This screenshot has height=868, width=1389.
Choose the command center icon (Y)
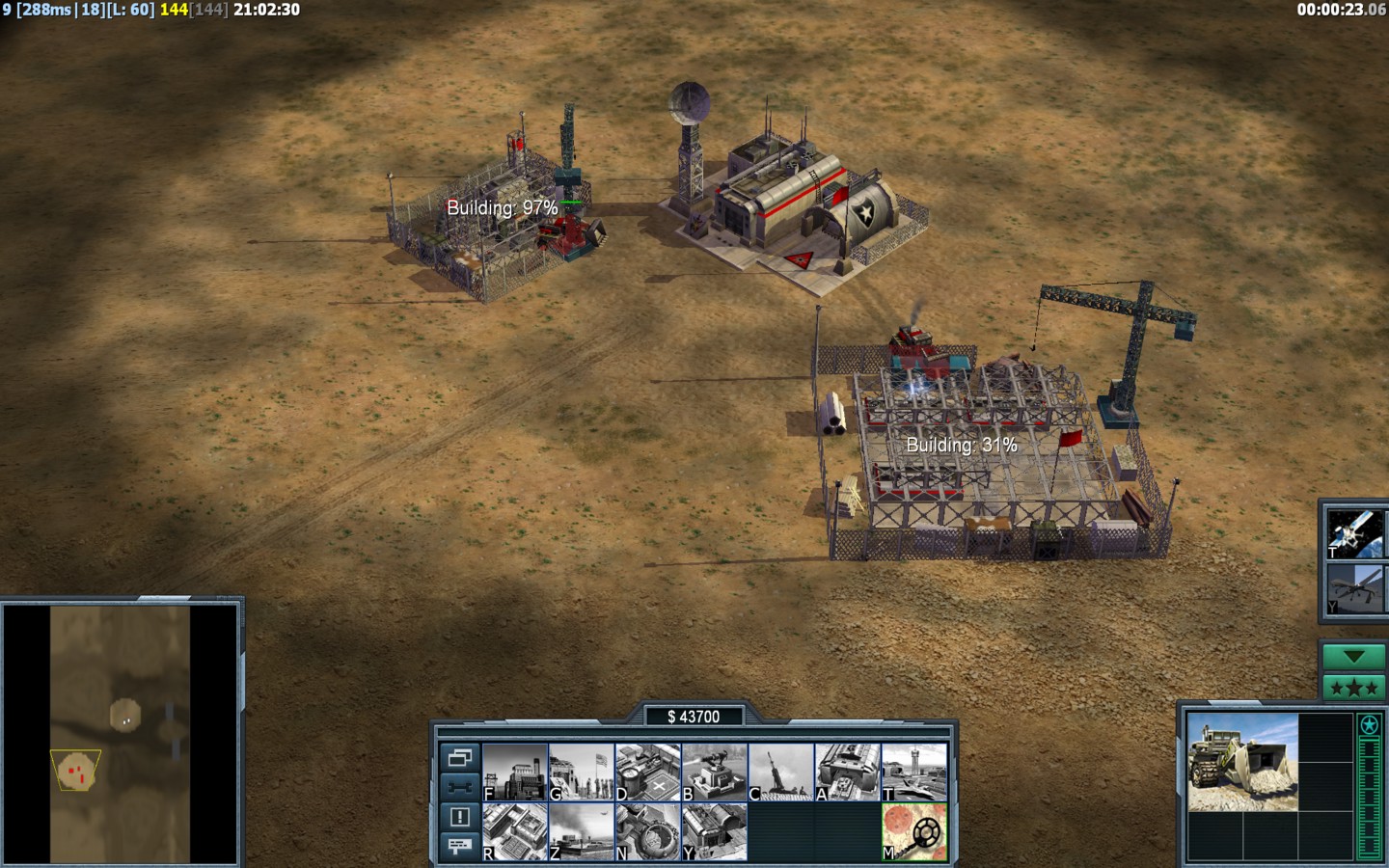tap(715, 831)
